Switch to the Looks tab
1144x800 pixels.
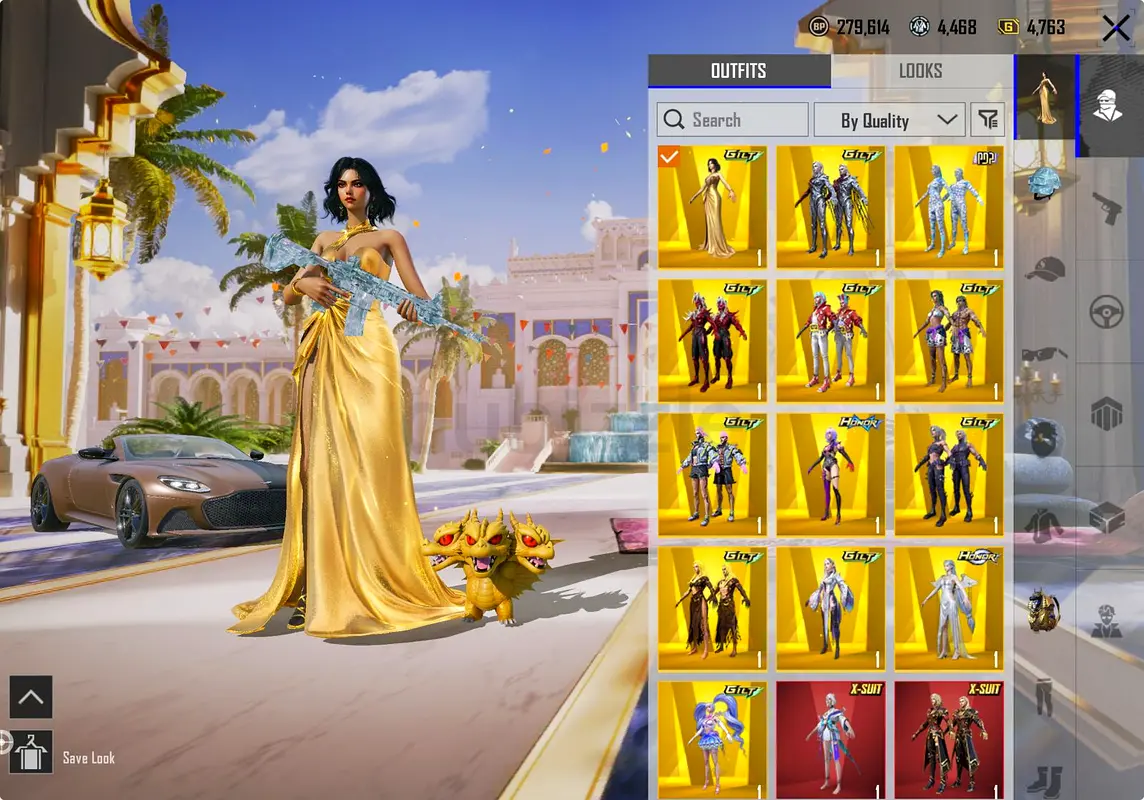pos(920,71)
